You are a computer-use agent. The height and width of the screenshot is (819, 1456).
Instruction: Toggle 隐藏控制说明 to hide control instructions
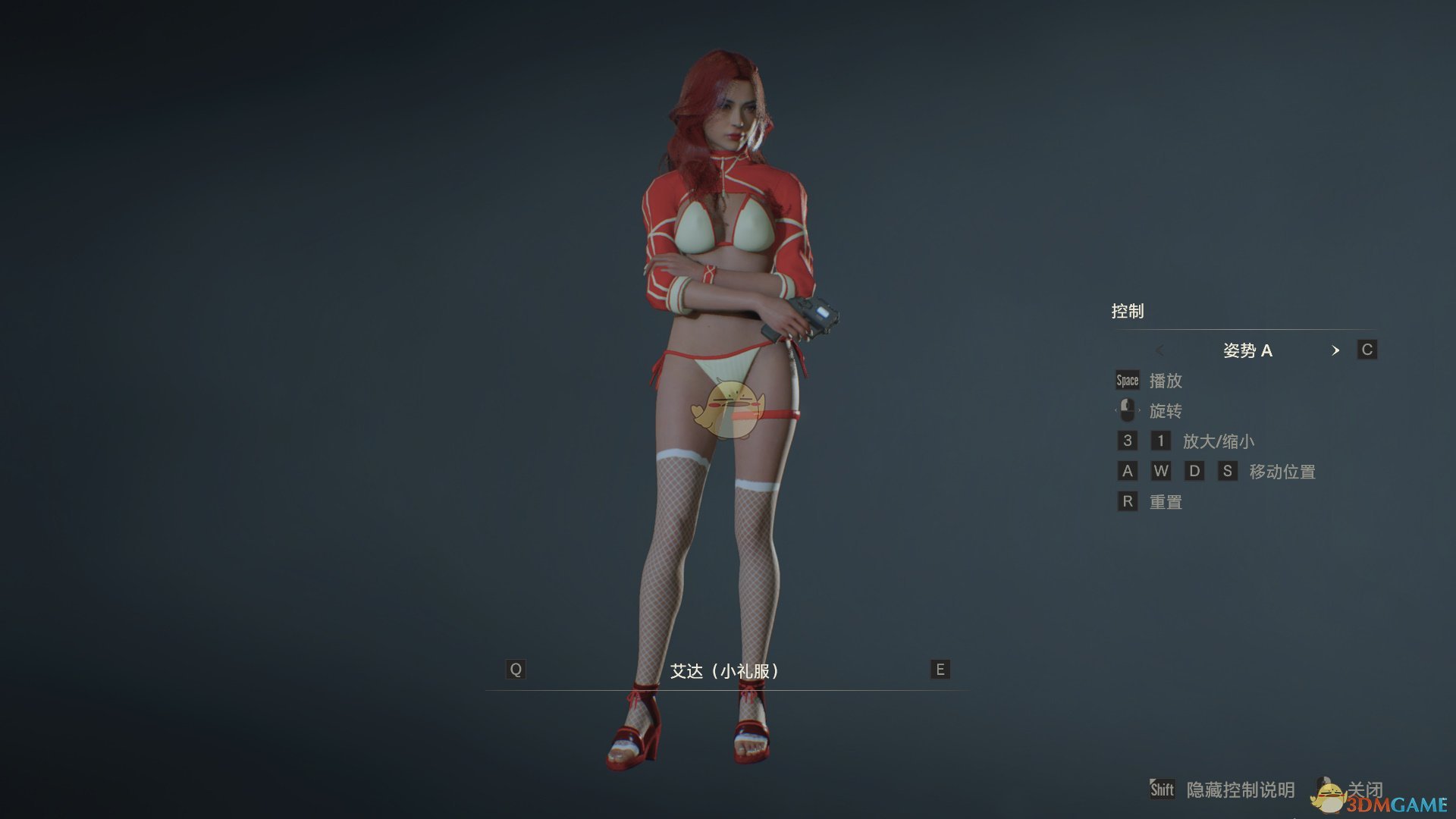[x=1243, y=789]
